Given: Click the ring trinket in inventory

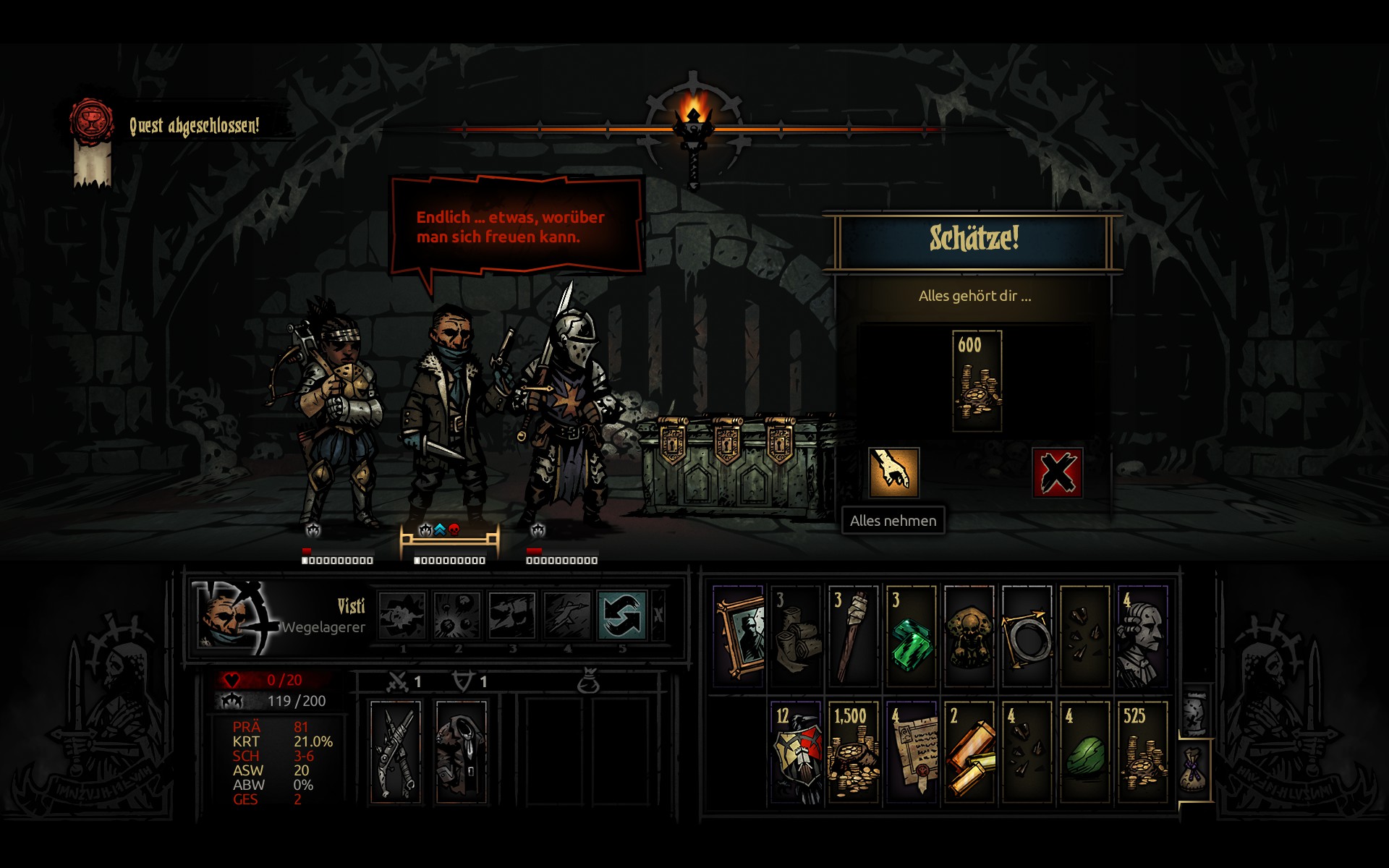Looking at the screenshot, I should point(1027,637).
